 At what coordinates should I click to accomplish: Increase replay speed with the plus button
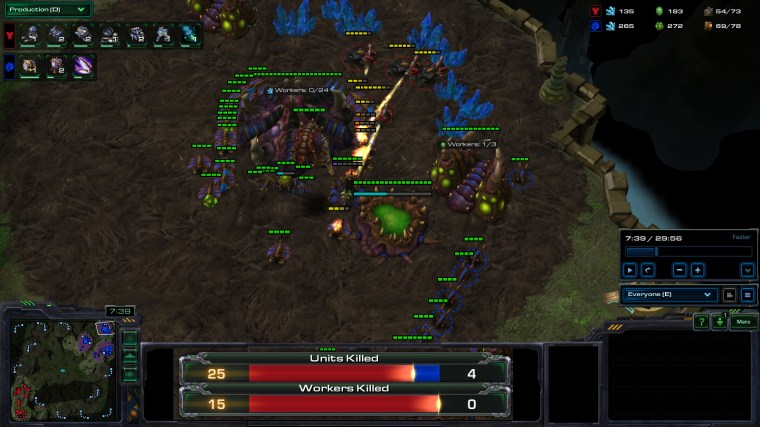point(697,270)
